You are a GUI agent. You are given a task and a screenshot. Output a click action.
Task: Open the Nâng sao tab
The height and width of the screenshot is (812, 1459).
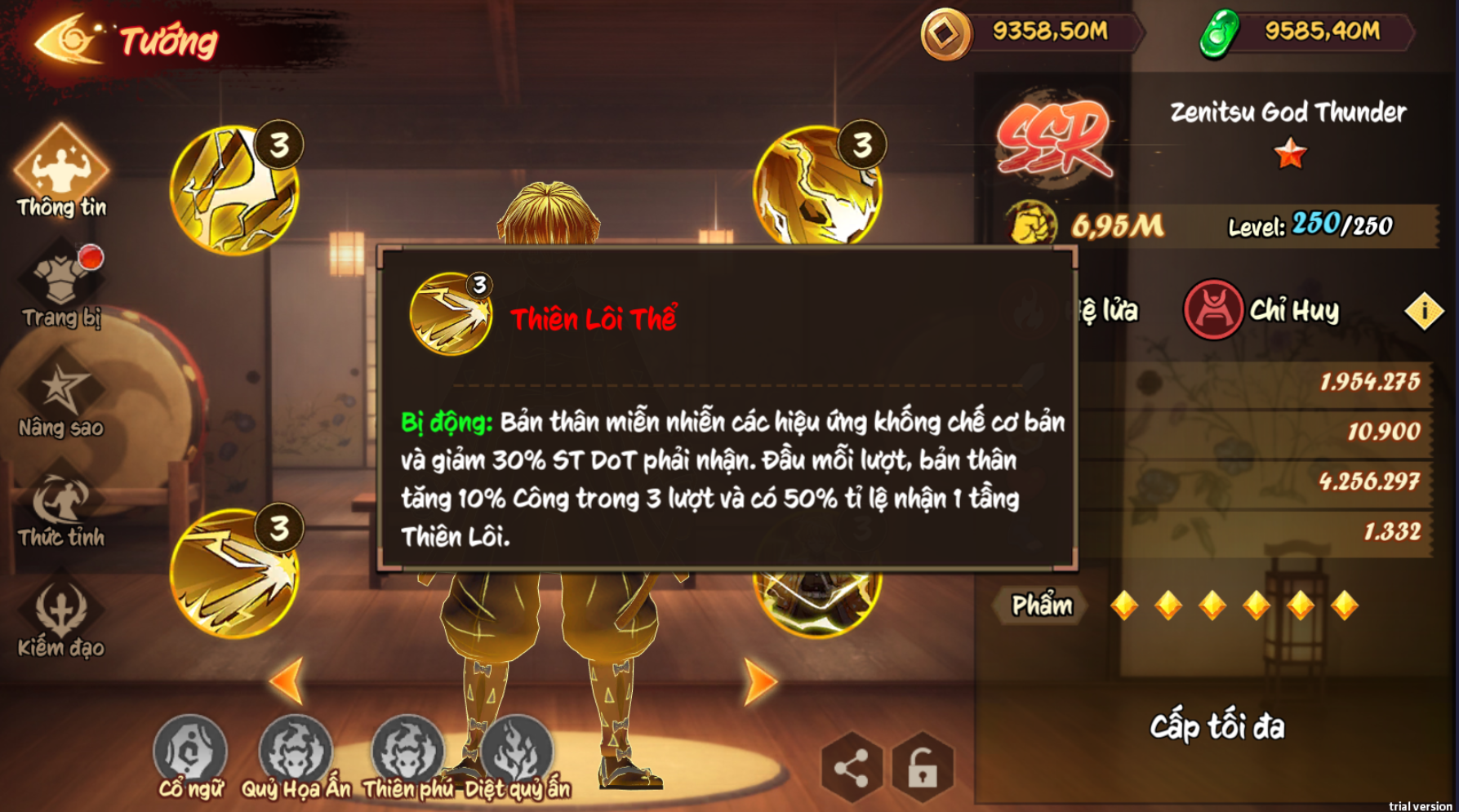61,394
